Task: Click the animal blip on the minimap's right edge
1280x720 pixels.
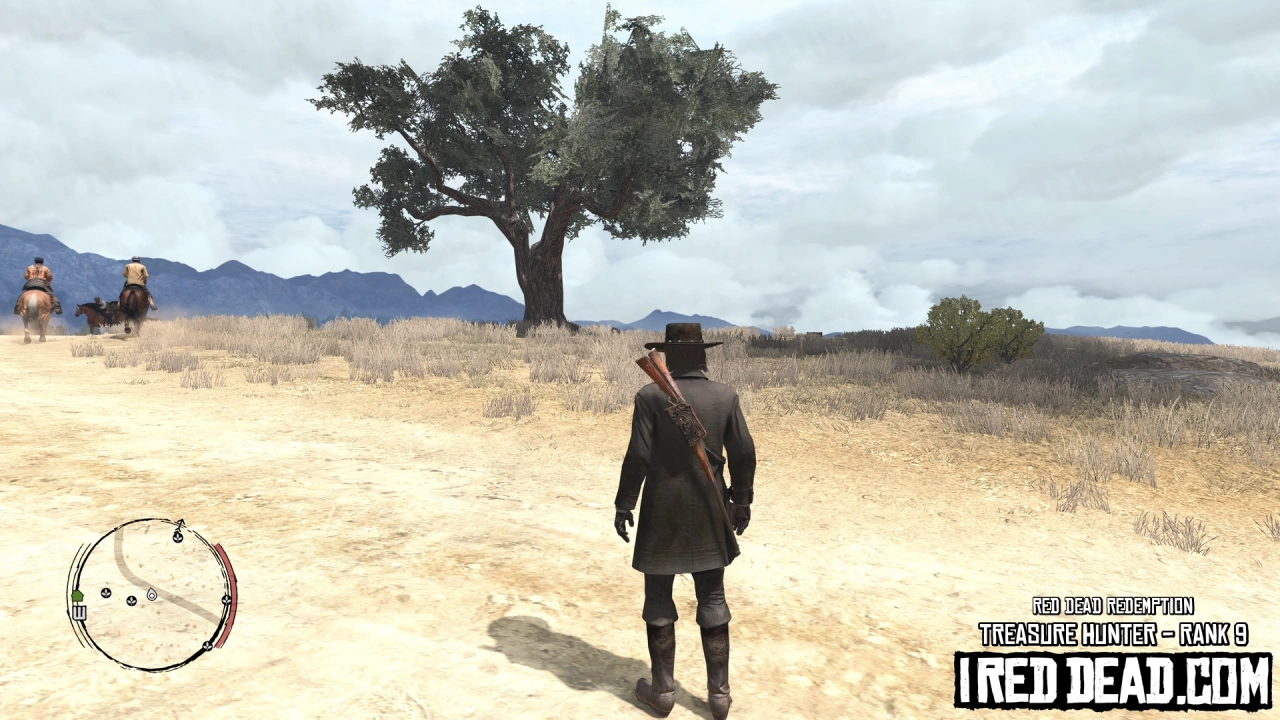Action: 225,600
